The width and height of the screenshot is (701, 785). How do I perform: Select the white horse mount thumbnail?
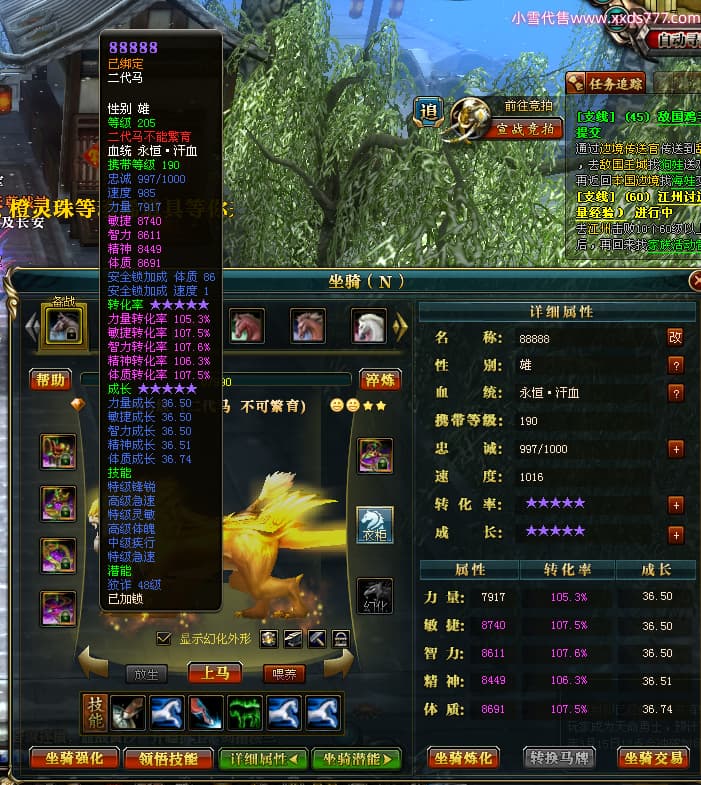point(368,325)
